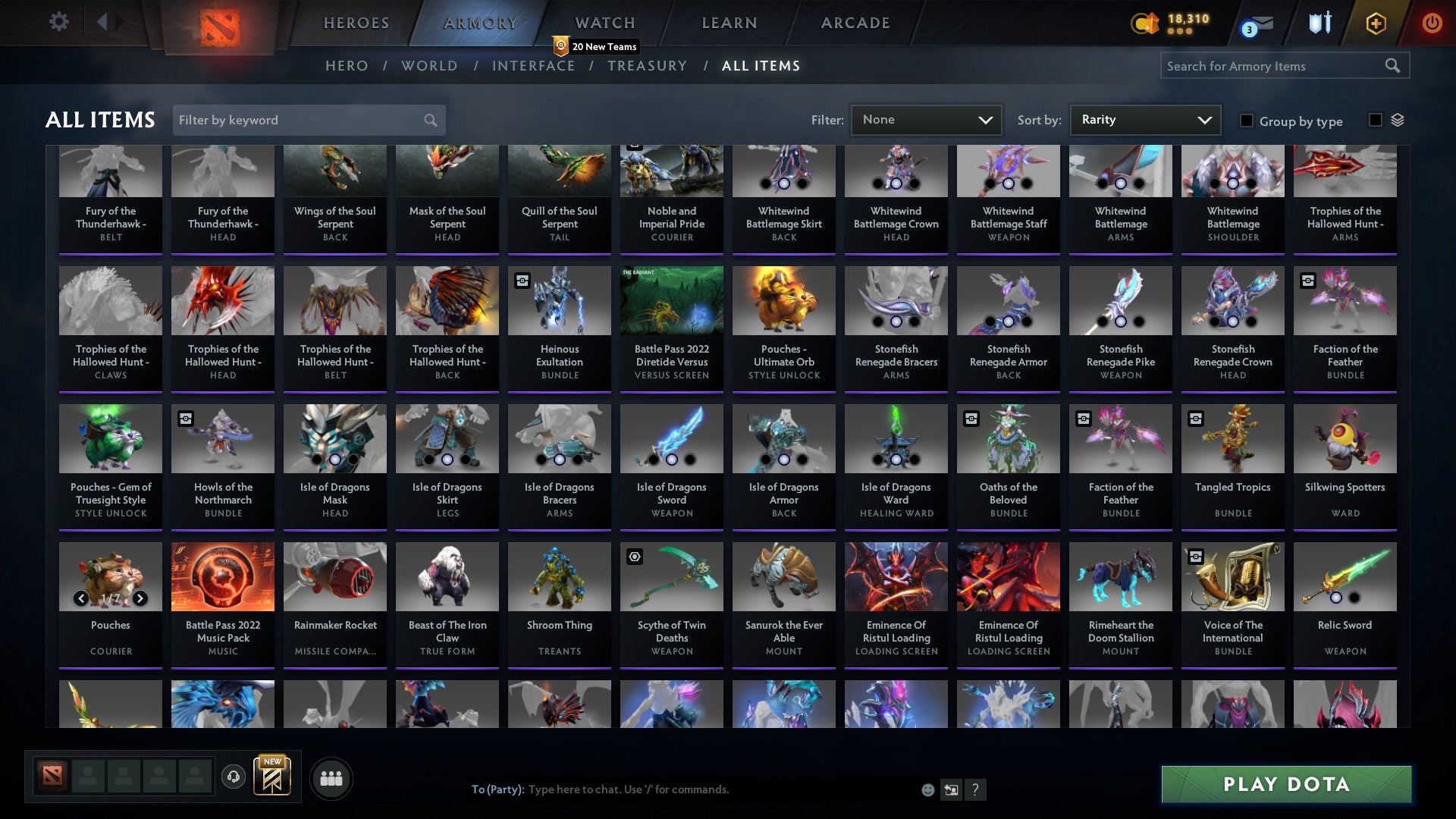Toggle the layered stack view option
The height and width of the screenshot is (819, 1456).
pyautogui.click(x=1398, y=119)
